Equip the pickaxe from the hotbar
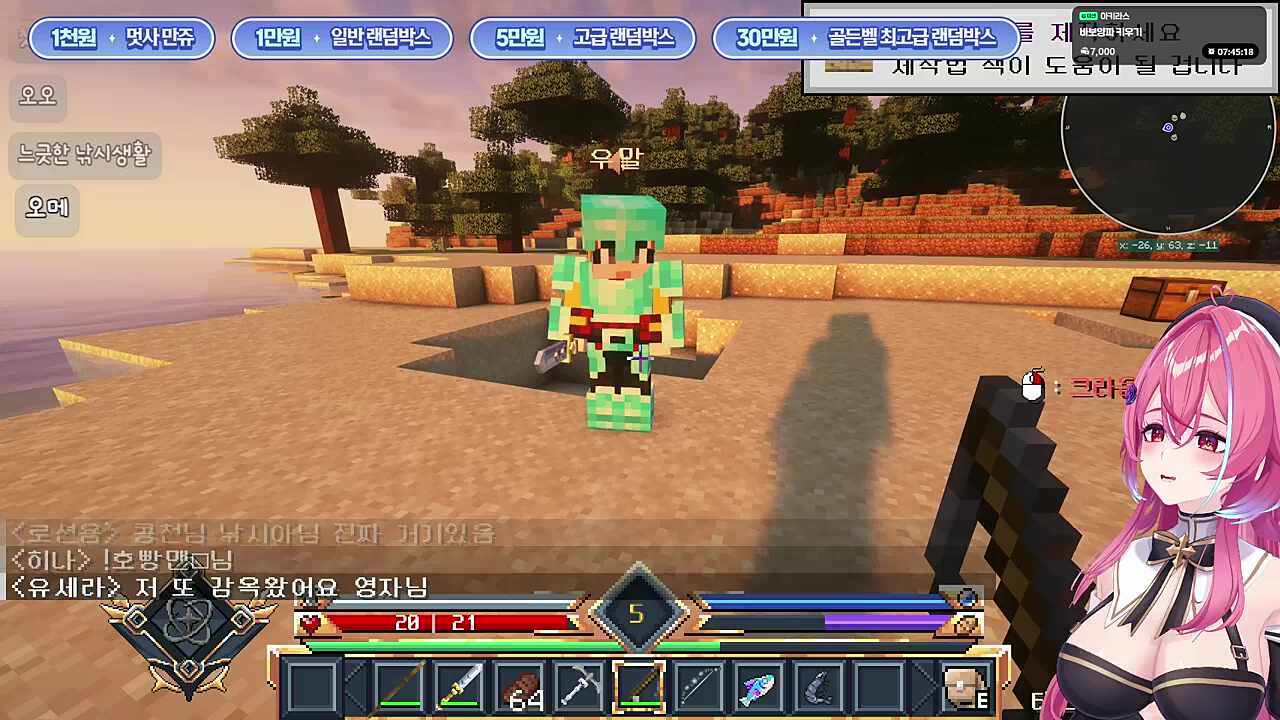The width and height of the screenshot is (1280, 720). (x=579, y=687)
